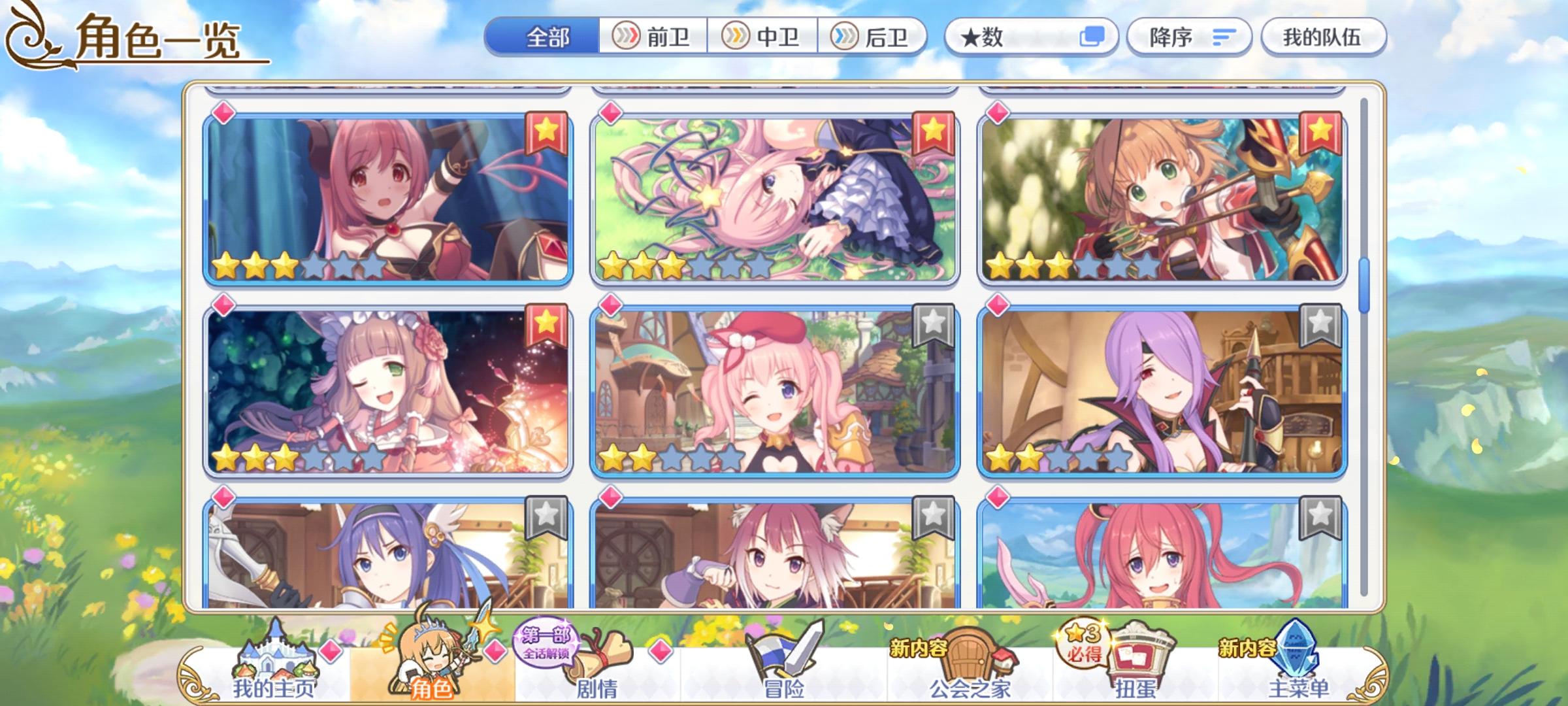Screen dimensions: 1568x706
Task: Switch to the 全部 filter tab
Action: (546, 37)
